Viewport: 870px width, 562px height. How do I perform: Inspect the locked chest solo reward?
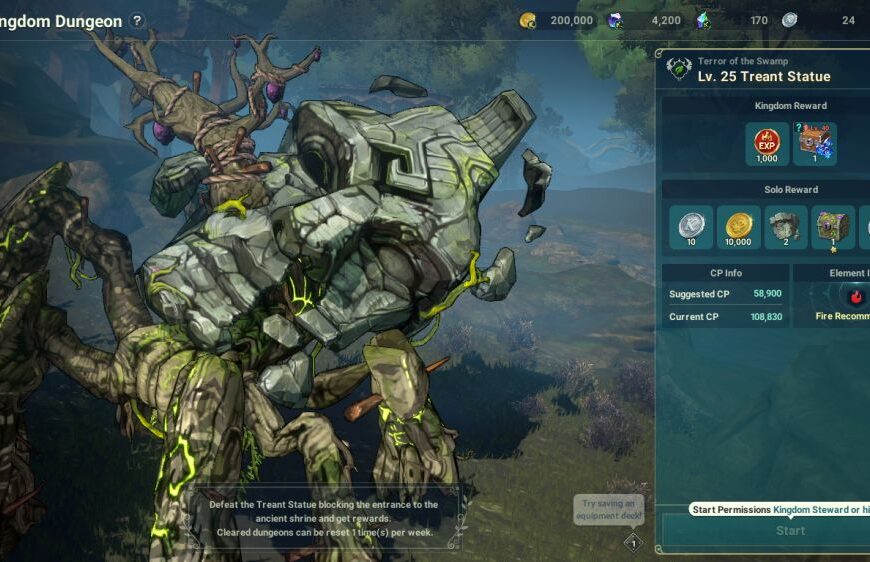(x=833, y=227)
